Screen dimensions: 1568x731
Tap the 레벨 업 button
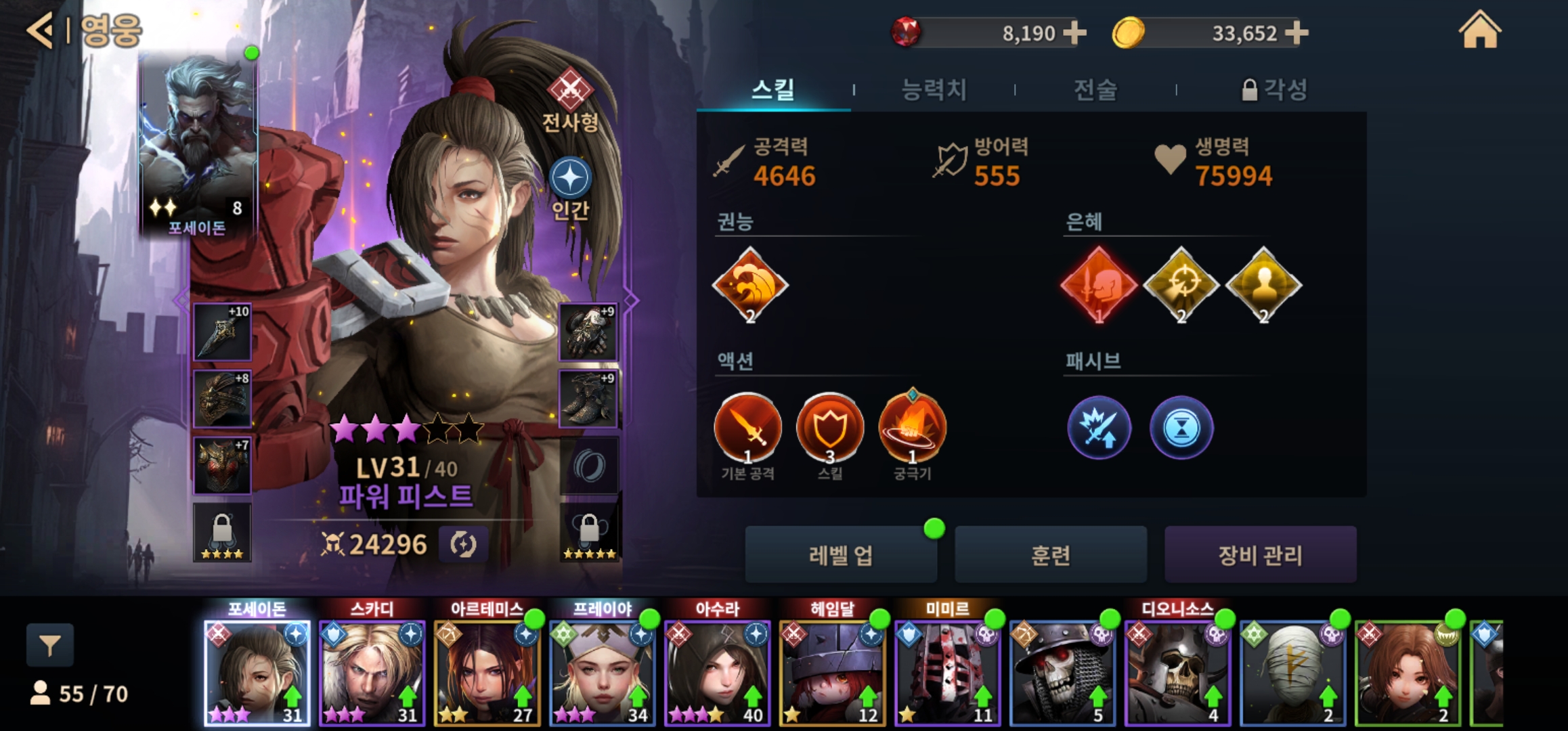841,555
